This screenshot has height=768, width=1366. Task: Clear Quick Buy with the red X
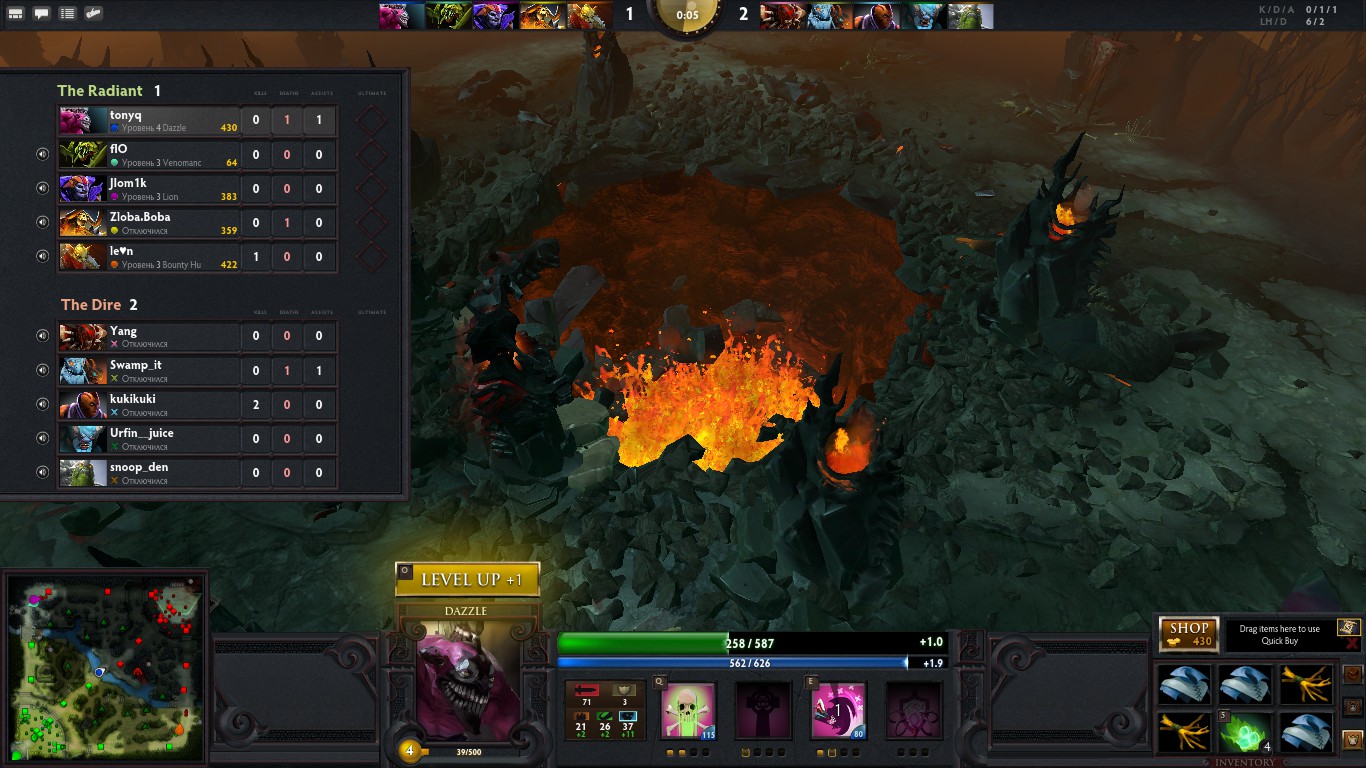pos(1352,645)
